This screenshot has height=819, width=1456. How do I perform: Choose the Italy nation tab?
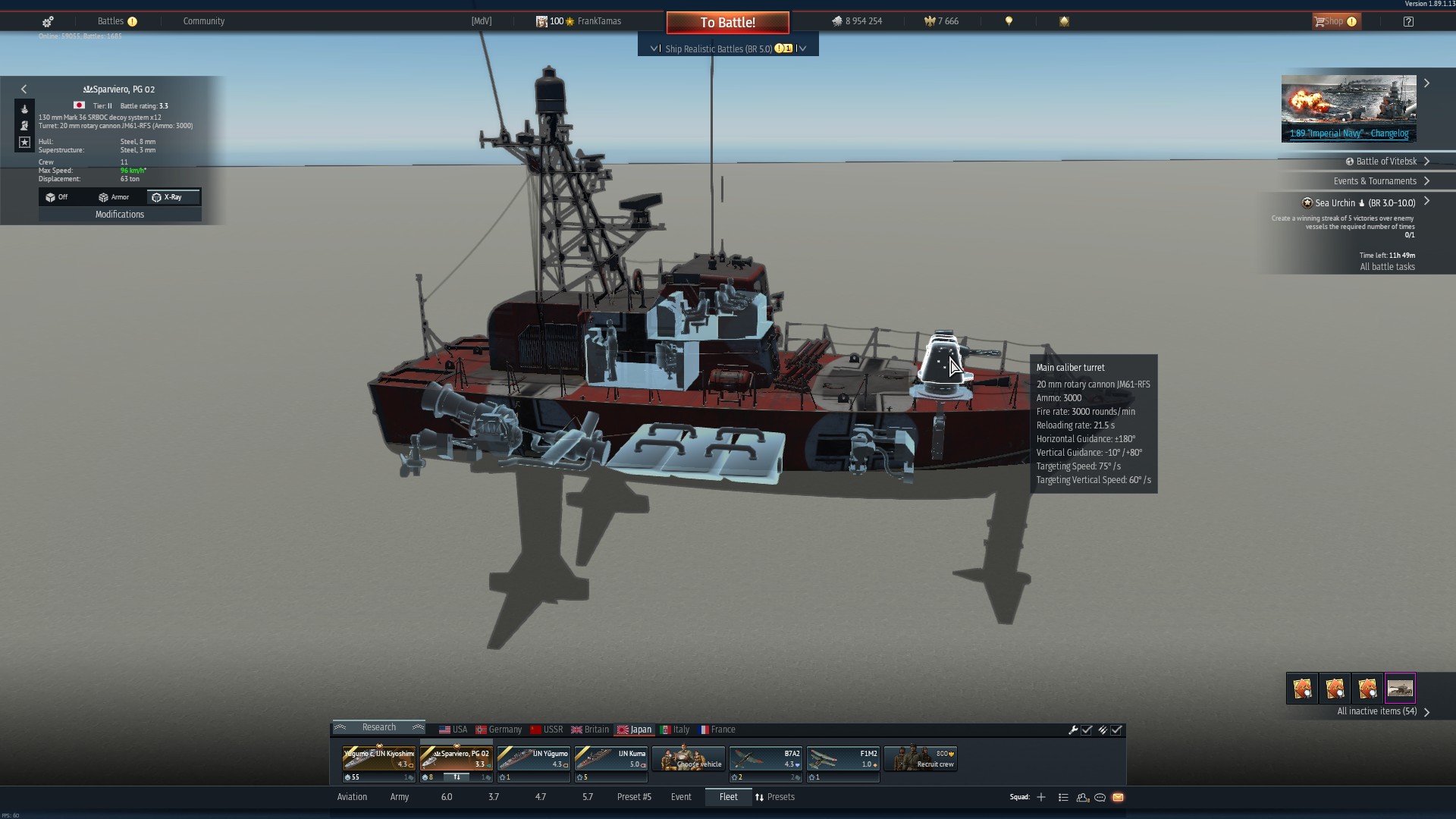pyautogui.click(x=675, y=730)
